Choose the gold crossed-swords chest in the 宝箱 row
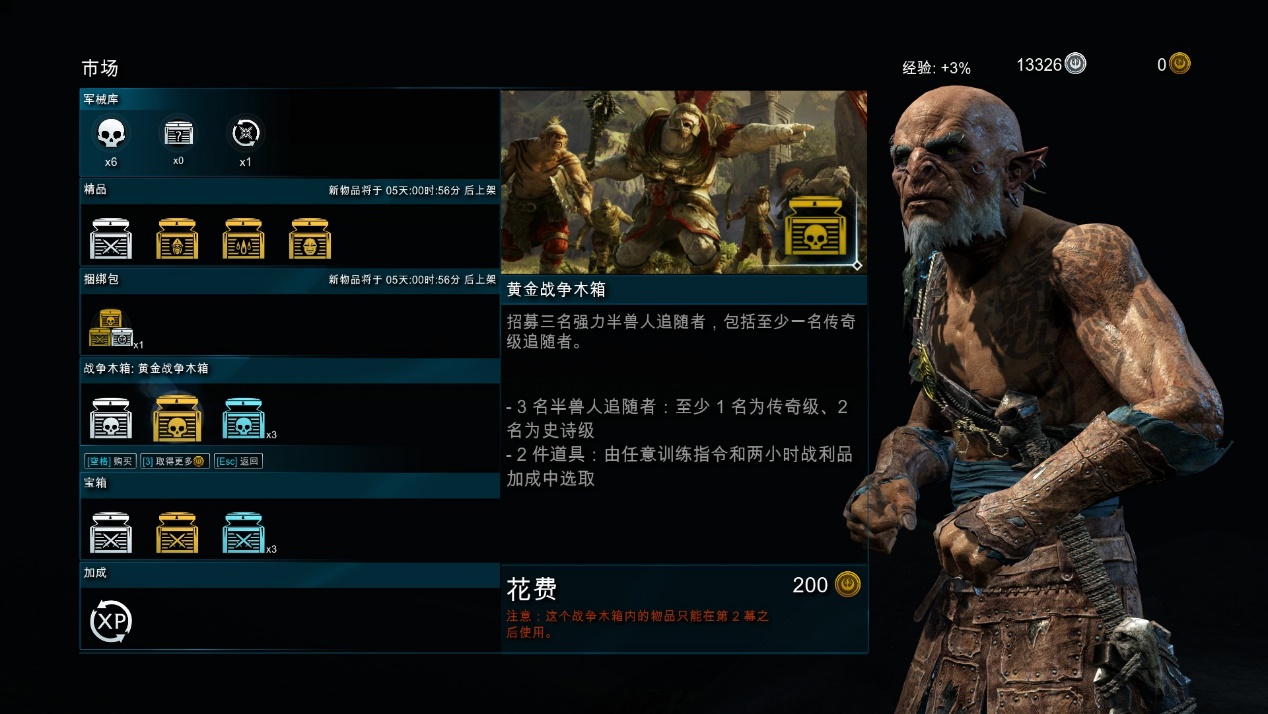Viewport: 1268px width, 714px height. click(177, 533)
